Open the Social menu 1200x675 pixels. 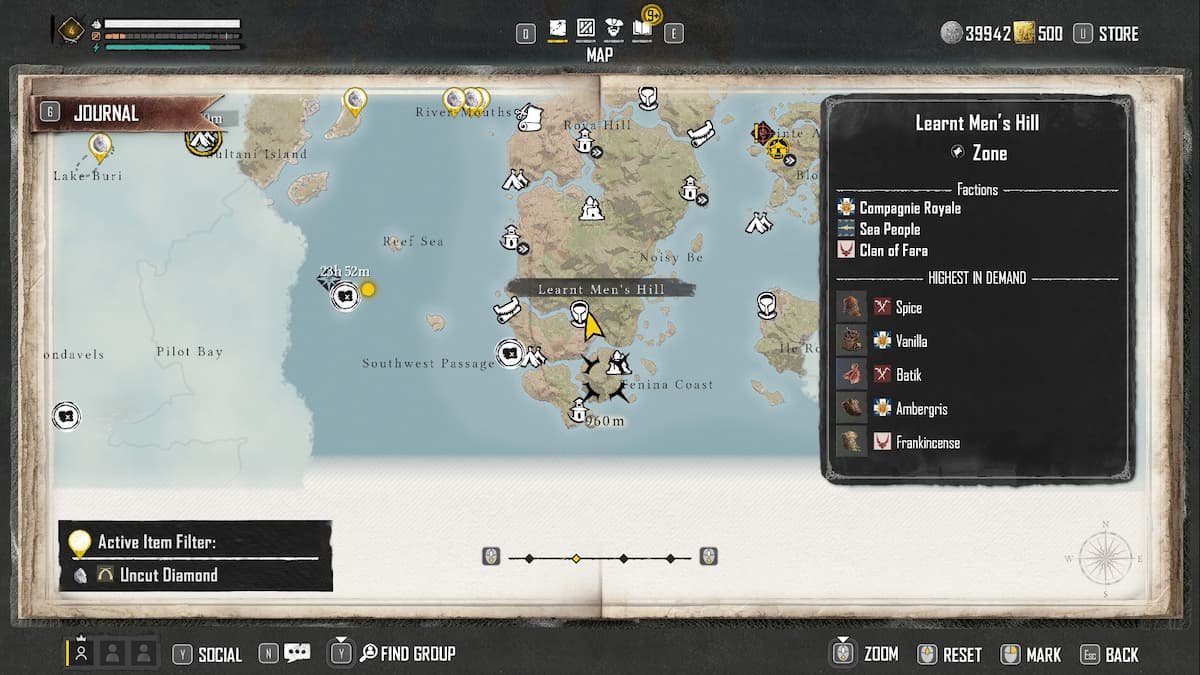click(219, 655)
